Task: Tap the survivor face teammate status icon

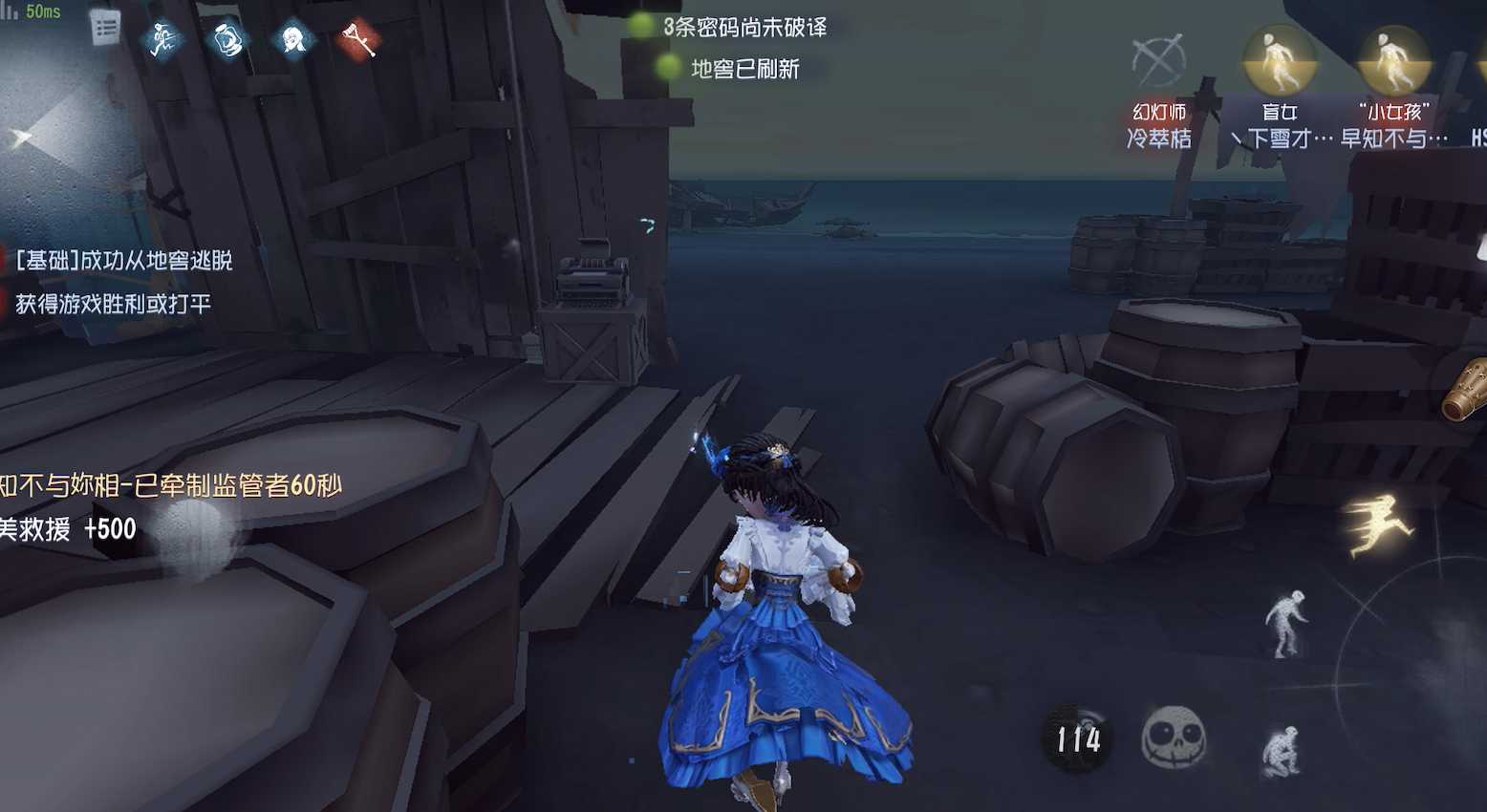Action: pyautogui.click(x=291, y=40)
